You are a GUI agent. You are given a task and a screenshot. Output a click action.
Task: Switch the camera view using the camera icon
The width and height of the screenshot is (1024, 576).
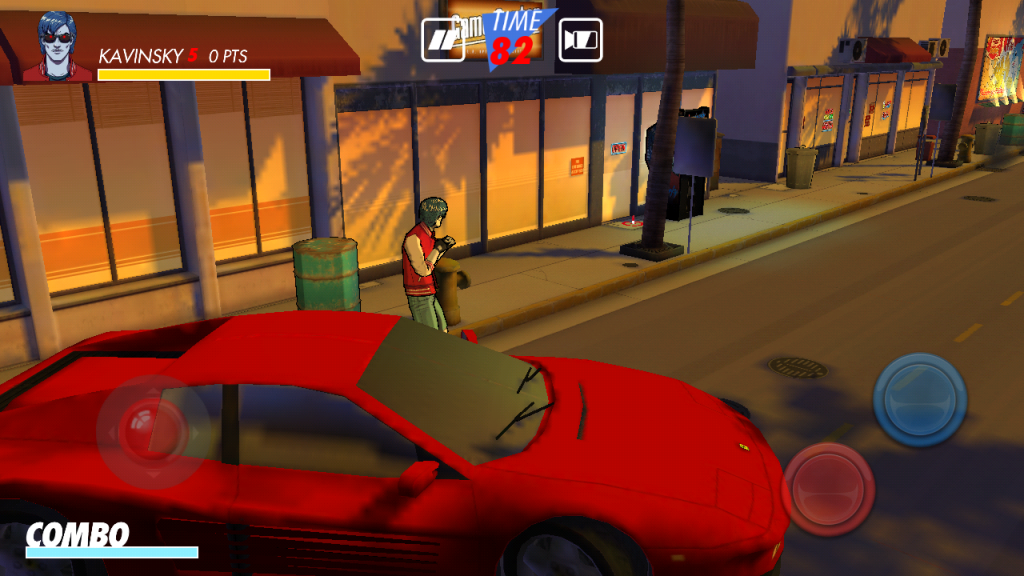tap(580, 40)
